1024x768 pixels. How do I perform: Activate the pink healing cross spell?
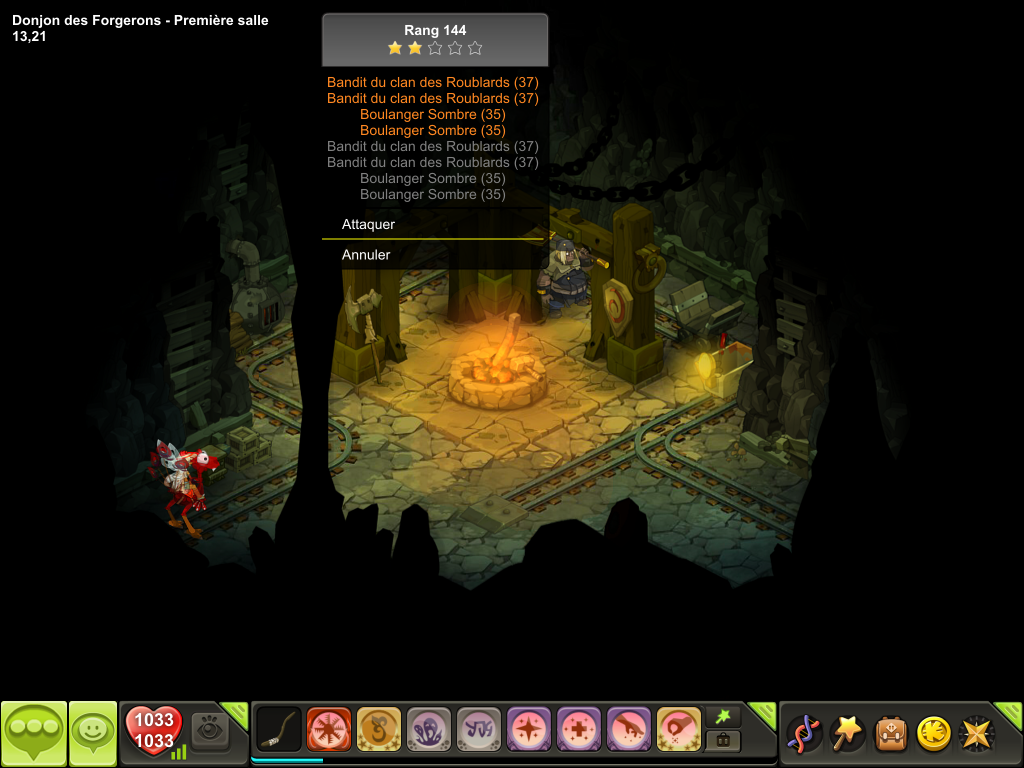[579, 729]
